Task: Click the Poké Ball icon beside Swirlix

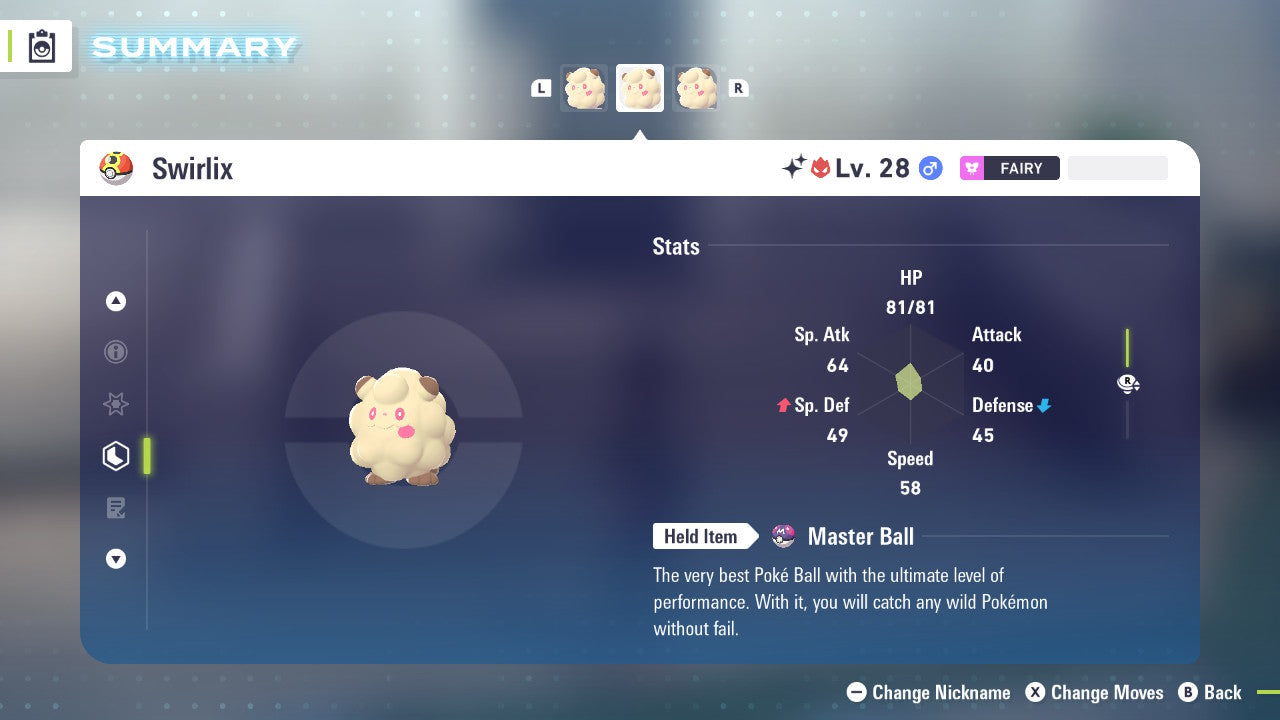Action: [116, 168]
